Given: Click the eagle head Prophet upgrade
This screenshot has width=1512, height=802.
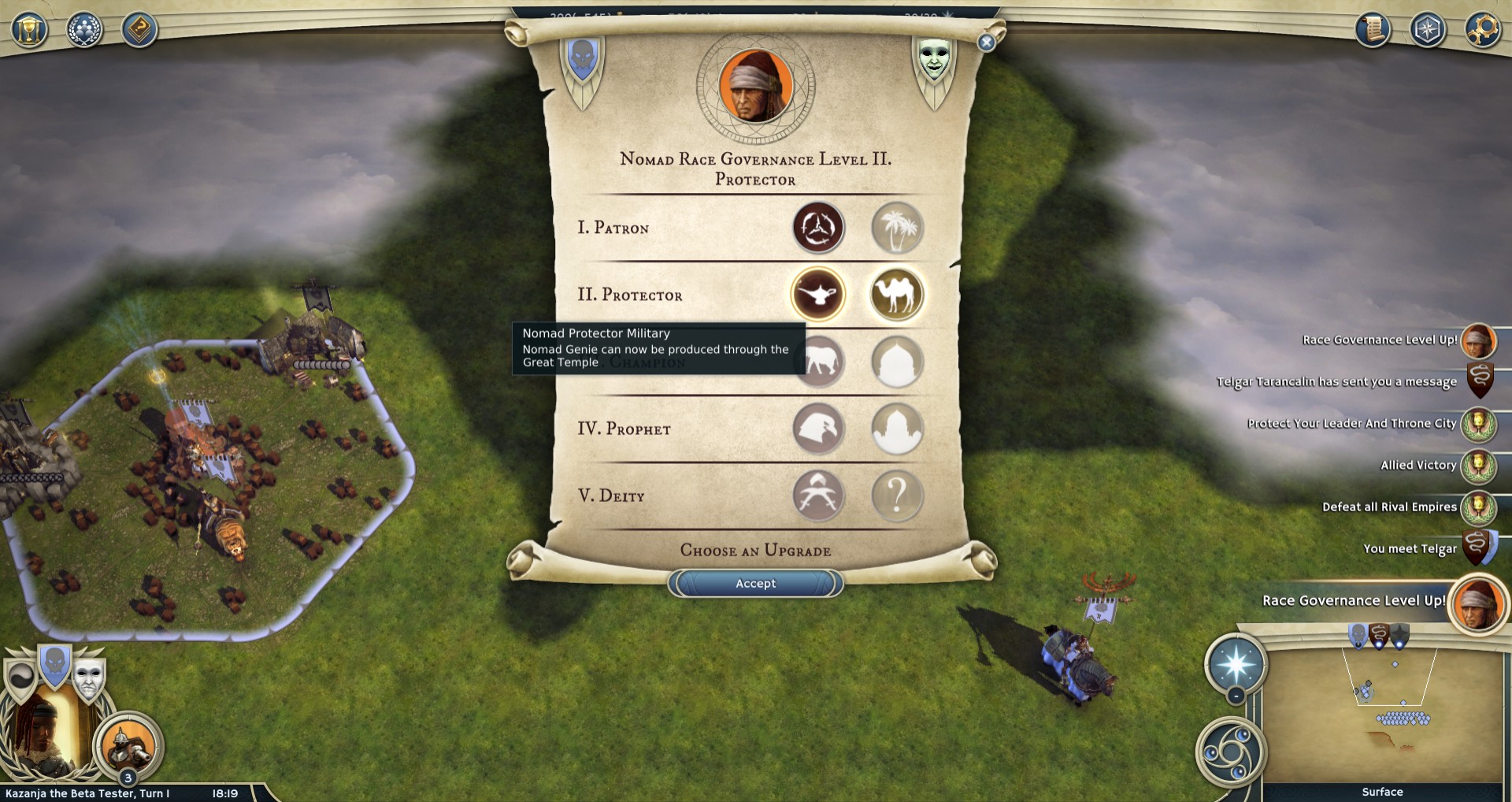Looking at the screenshot, I should [818, 429].
